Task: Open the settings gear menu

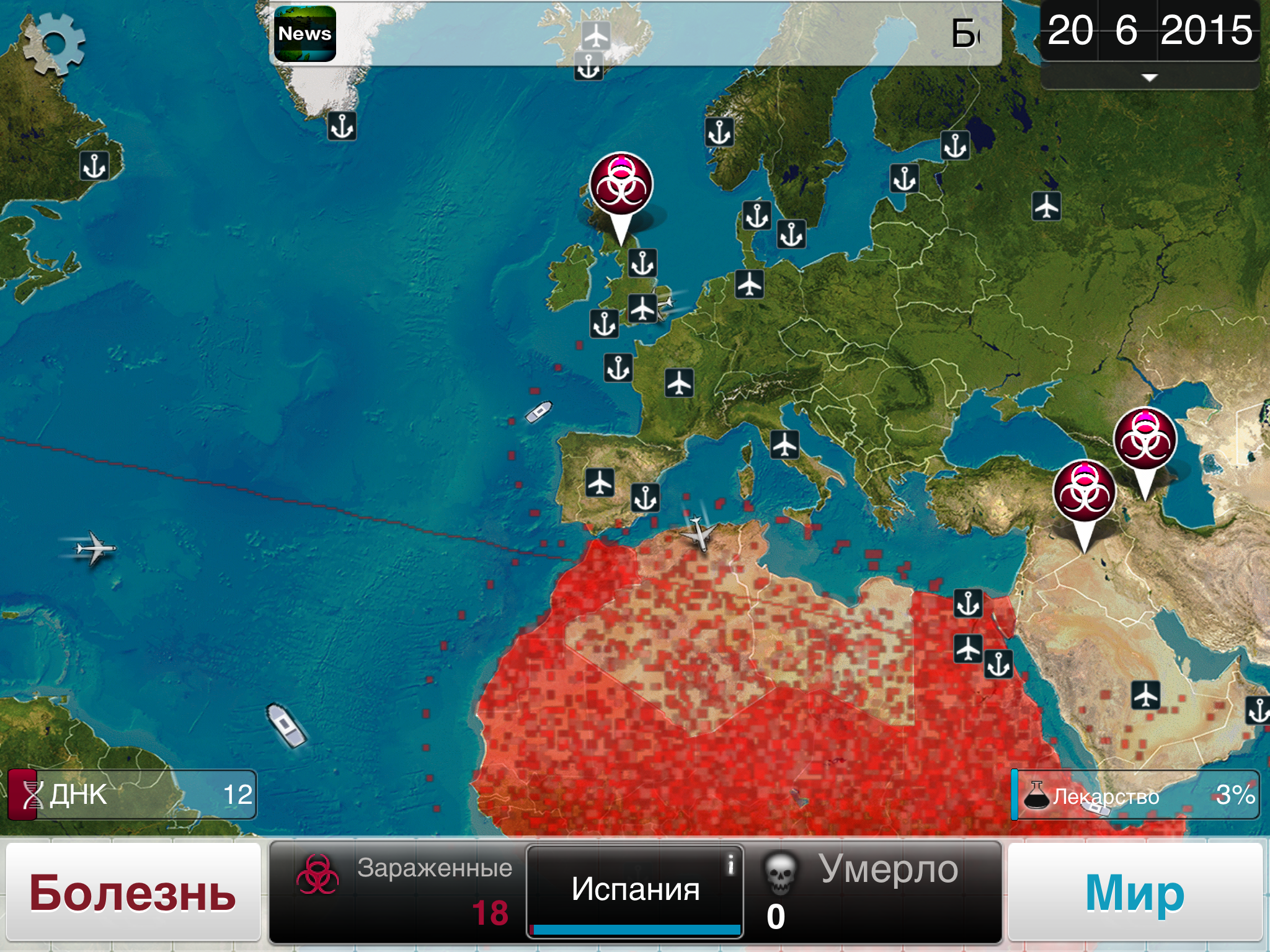Action: click(x=54, y=43)
